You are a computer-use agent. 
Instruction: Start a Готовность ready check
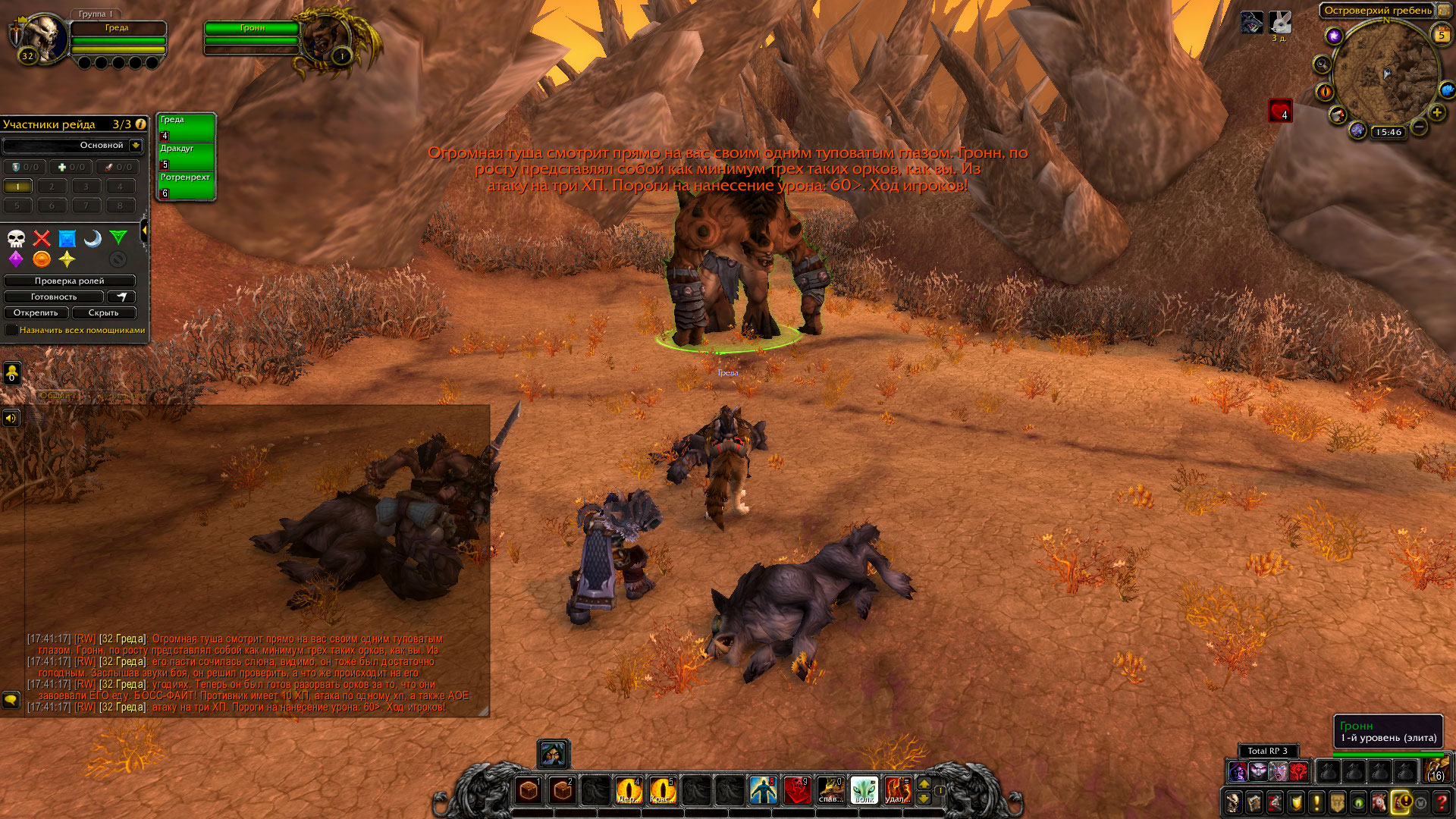pos(53,297)
